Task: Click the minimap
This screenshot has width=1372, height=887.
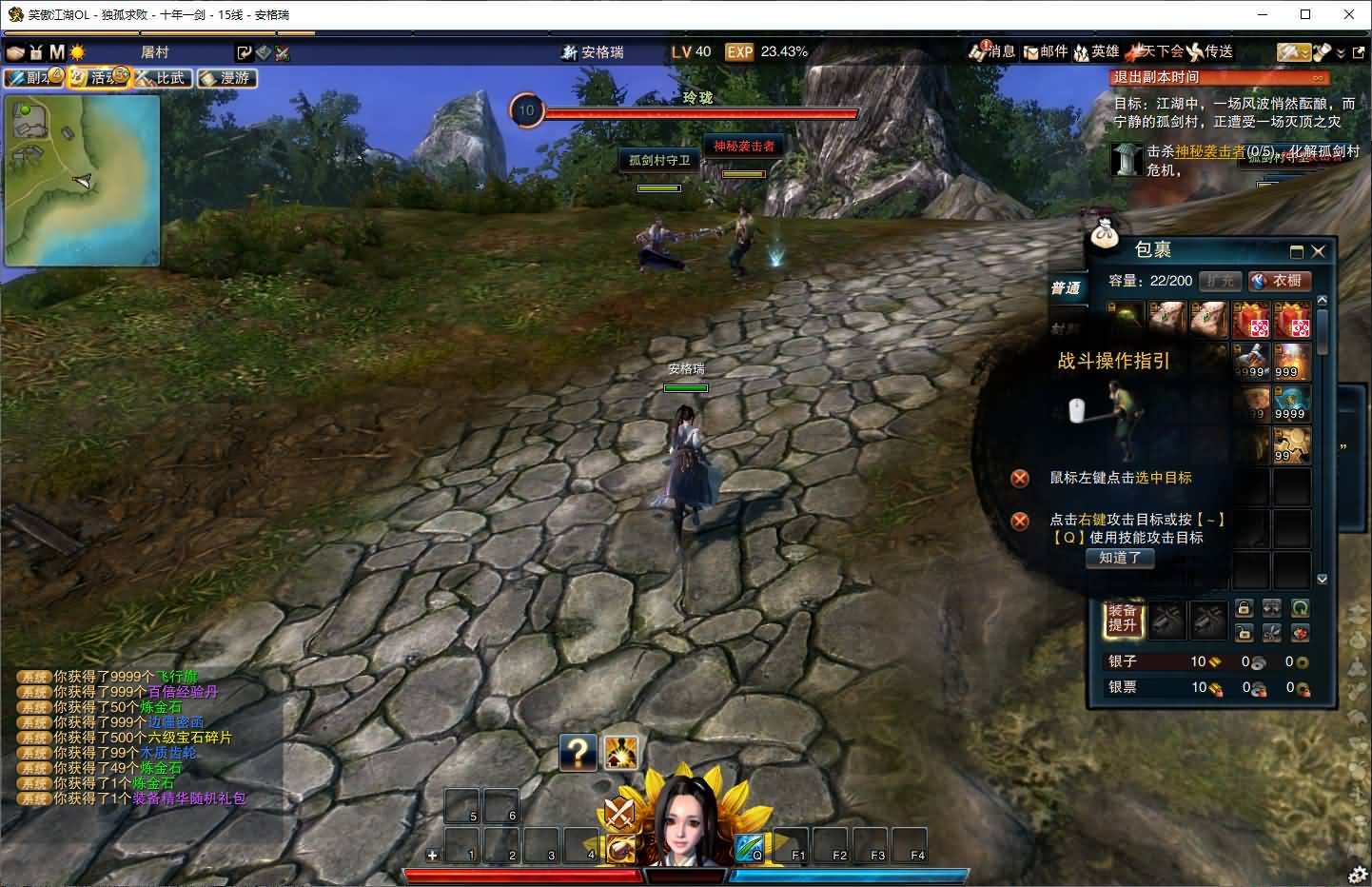Action: coord(82,181)
